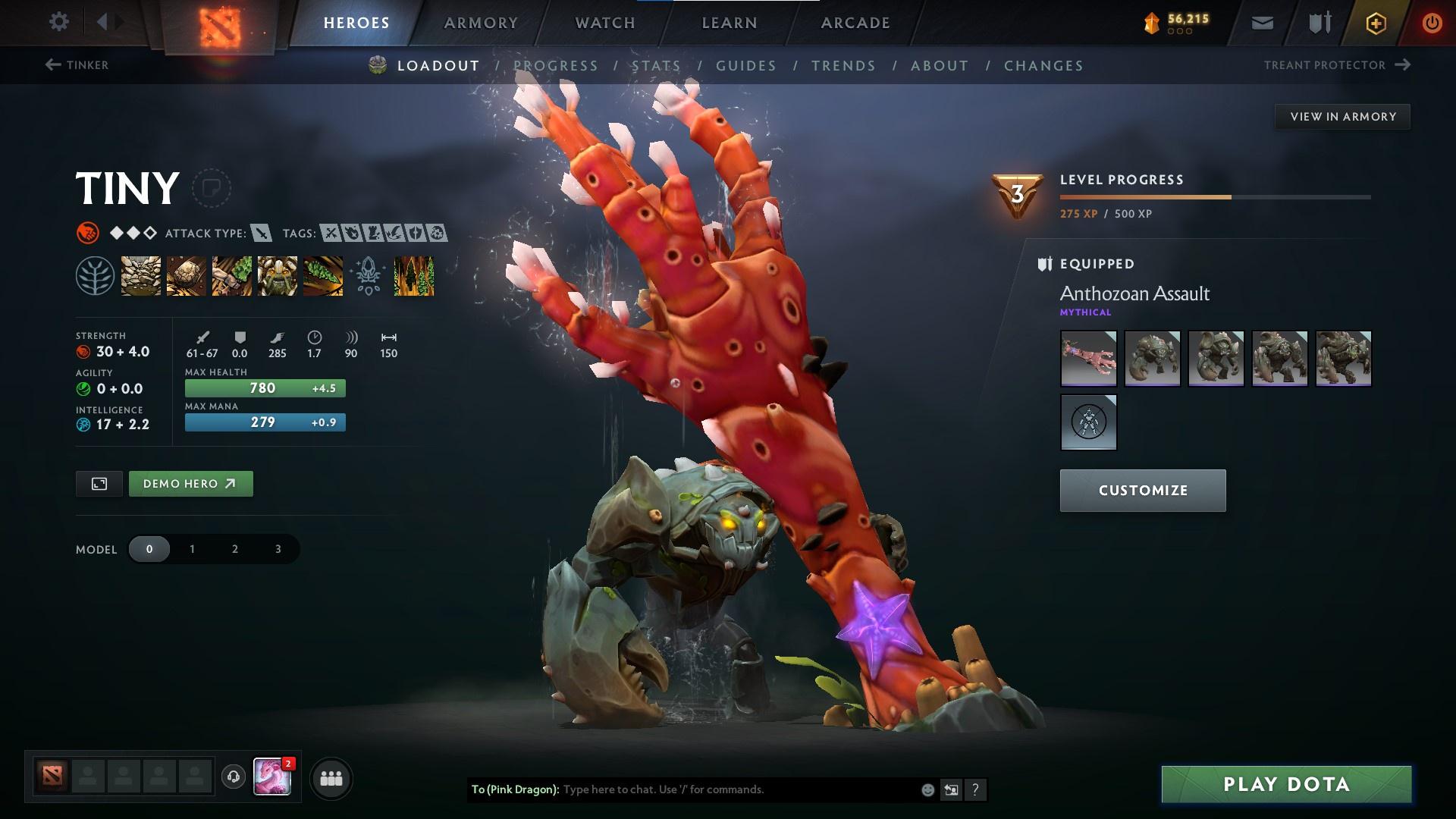Select Tiny's Avalanche ability icon
This screenshot has height=819, width=1456.
tap(141, 275)
